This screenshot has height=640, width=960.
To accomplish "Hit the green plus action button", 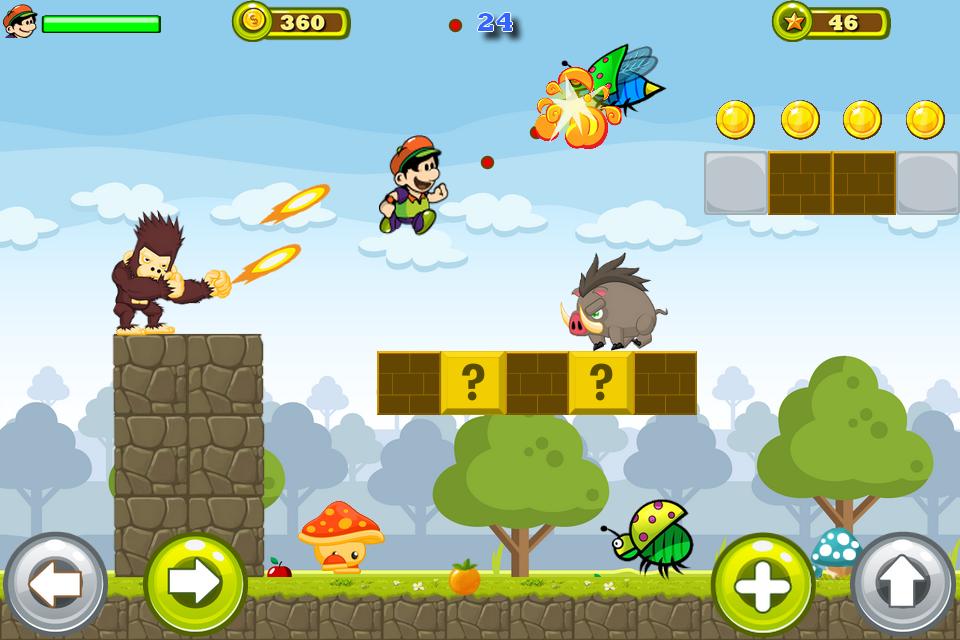I will (763, 585).
